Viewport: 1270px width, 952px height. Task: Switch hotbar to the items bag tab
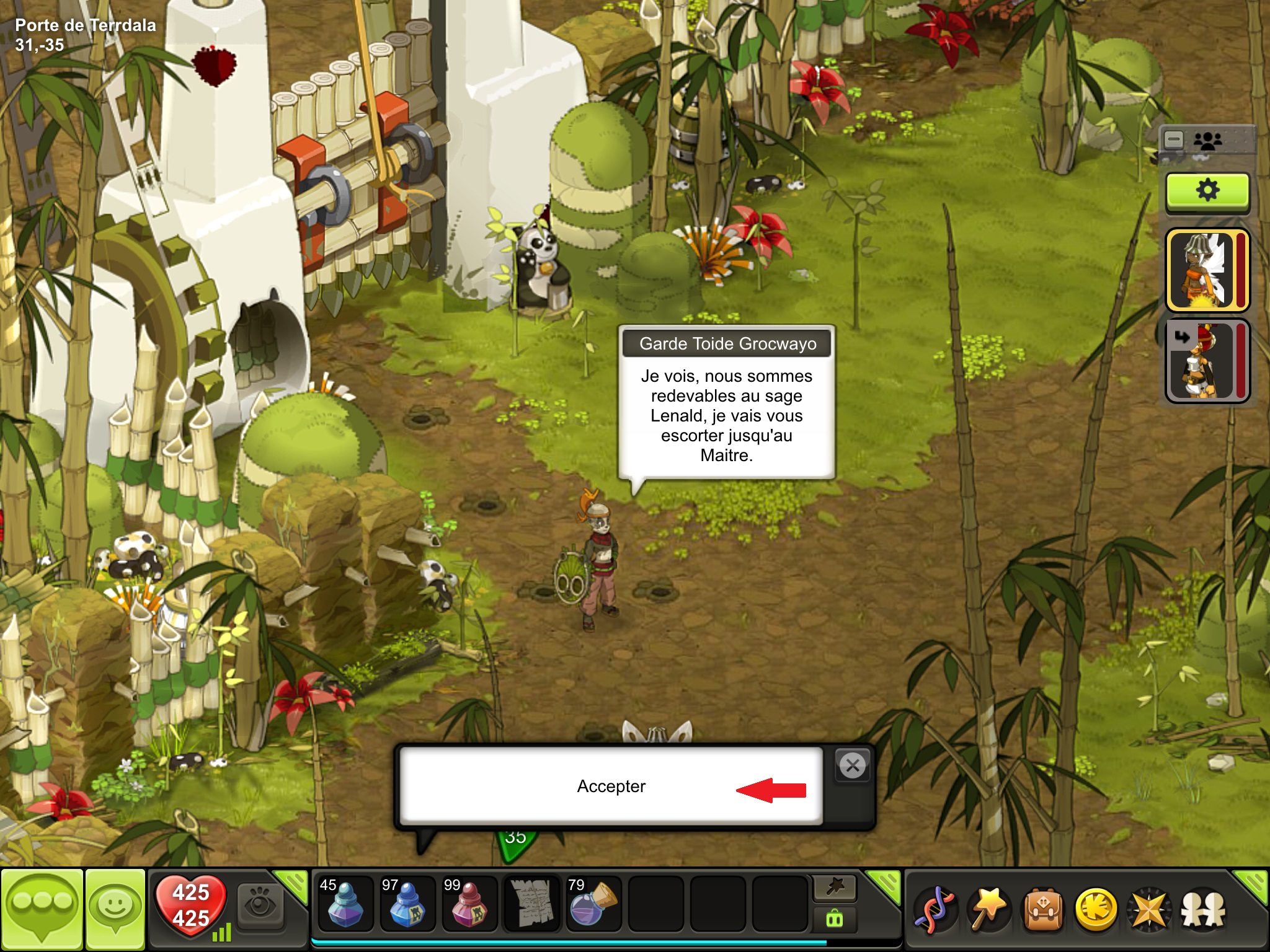click(835, 919)
